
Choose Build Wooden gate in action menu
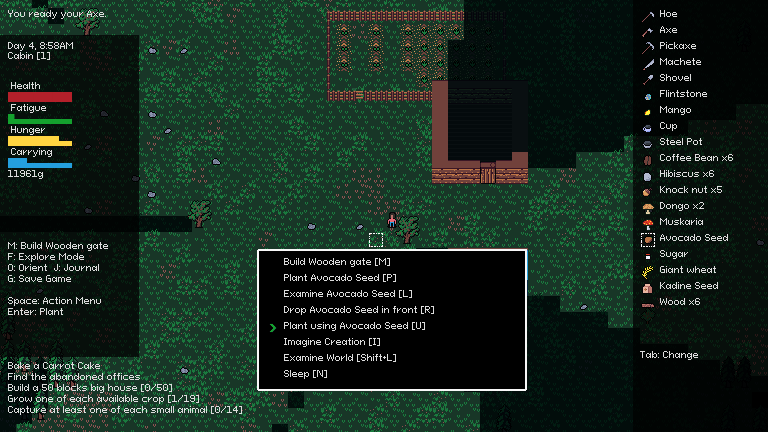tap(336, 262)
